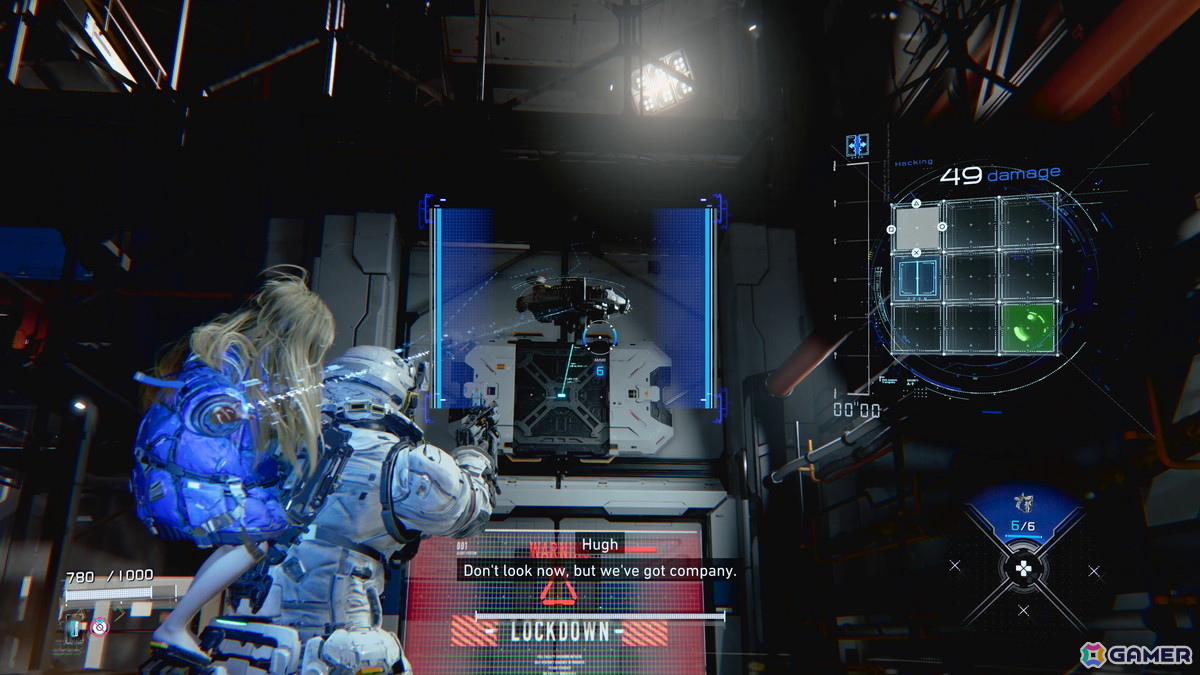Click the pink crossed-out circle status icon
Screen dimensions: 1200x675
click(x=99, y=627)
